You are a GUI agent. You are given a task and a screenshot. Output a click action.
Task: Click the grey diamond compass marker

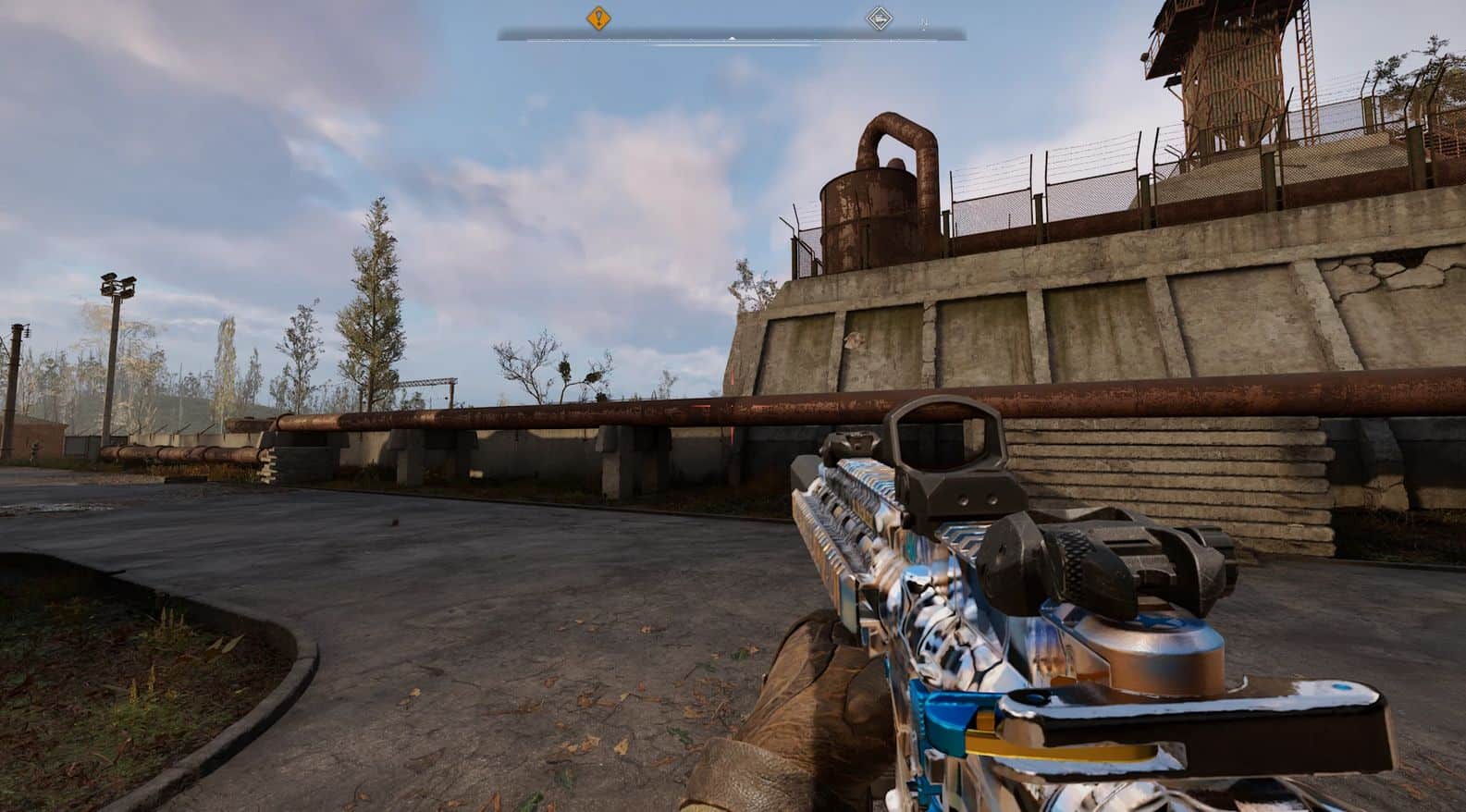point(878,18)
